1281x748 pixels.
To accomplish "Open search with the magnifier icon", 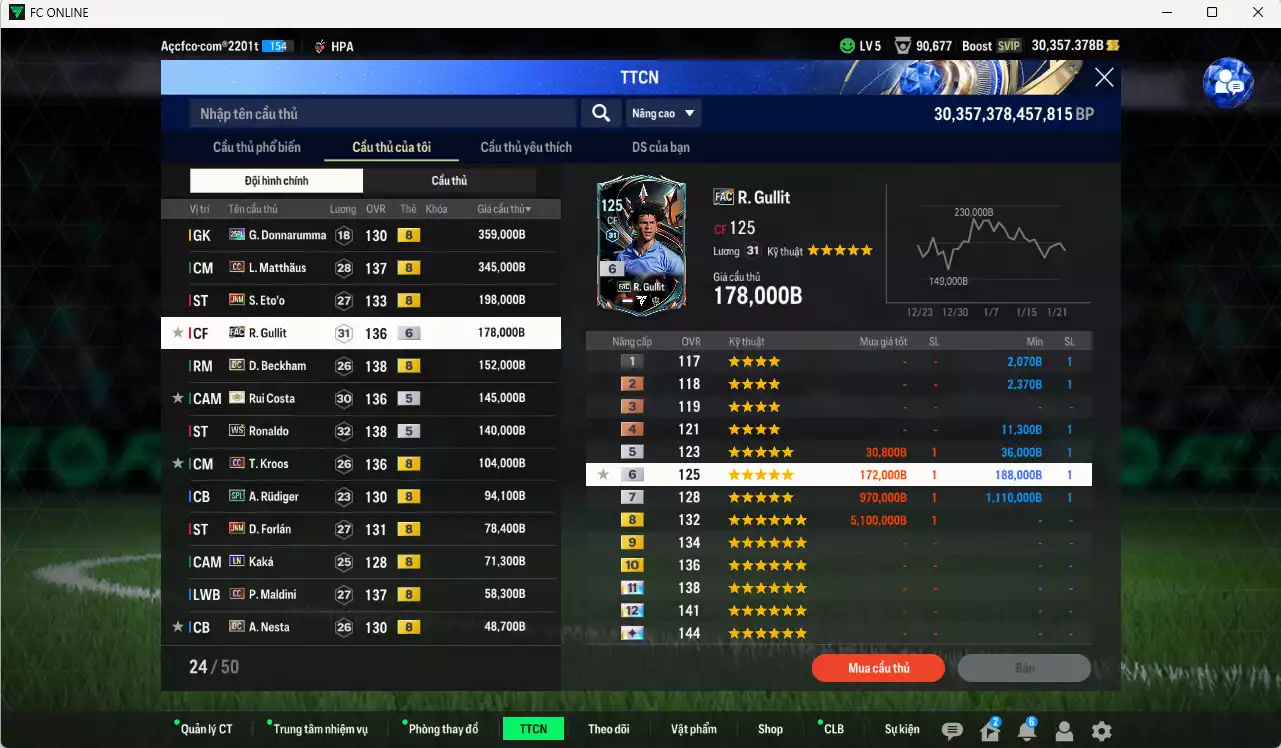I will (x=600, y=113).
